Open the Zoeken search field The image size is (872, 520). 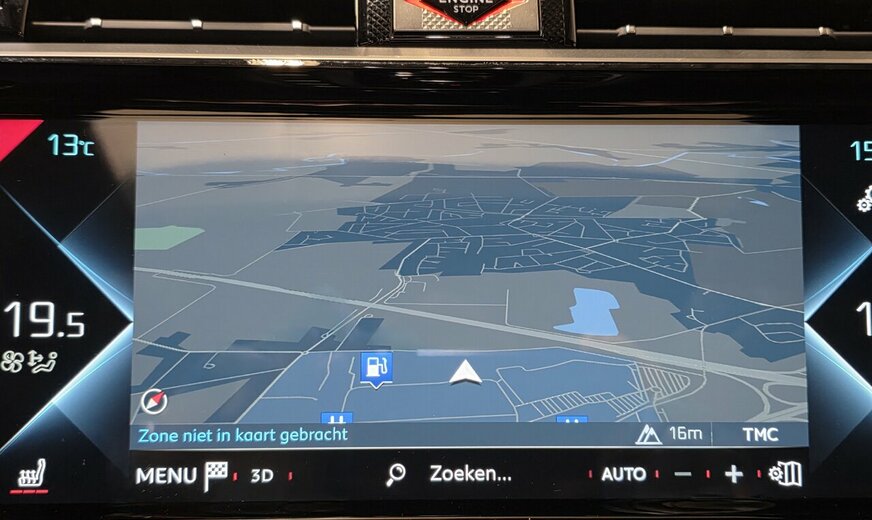pyautogui.click(x=470, y=474)
